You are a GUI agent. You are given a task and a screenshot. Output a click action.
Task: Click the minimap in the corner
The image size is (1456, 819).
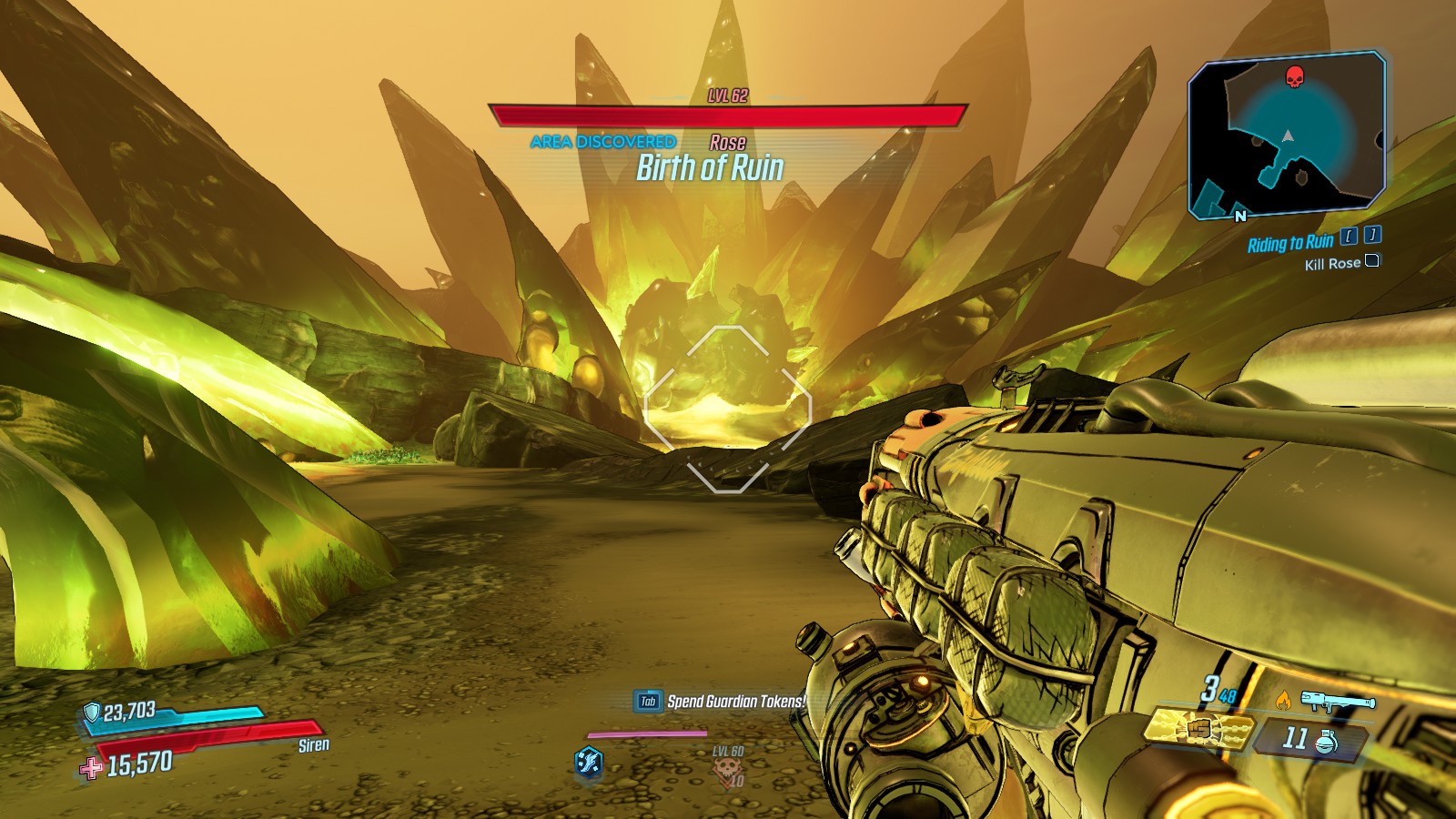pos(1287,135)
